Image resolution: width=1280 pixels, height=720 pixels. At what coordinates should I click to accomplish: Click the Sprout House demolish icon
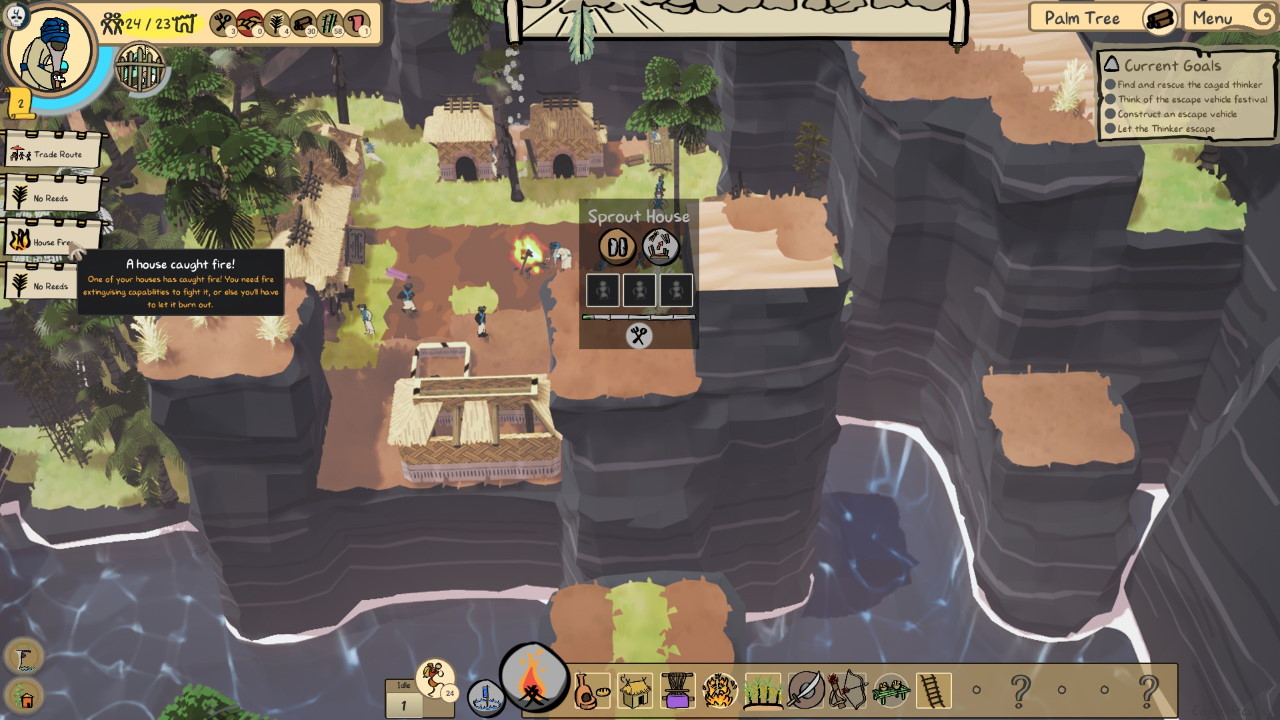[x=660, y=246]
